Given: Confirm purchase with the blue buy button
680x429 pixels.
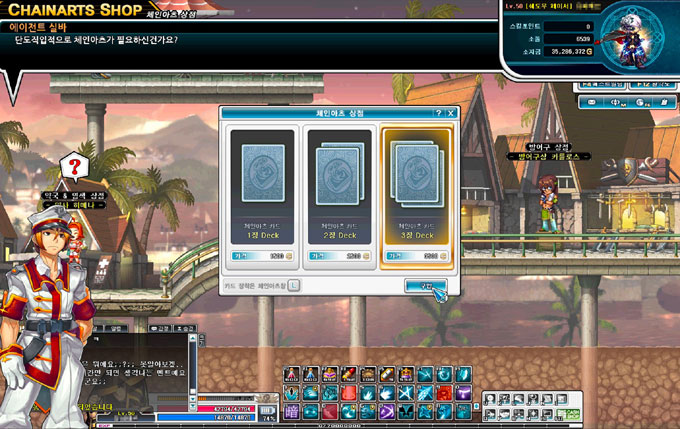Looking at the screenshot, I should pyautogui.click(x=426, y=286).
